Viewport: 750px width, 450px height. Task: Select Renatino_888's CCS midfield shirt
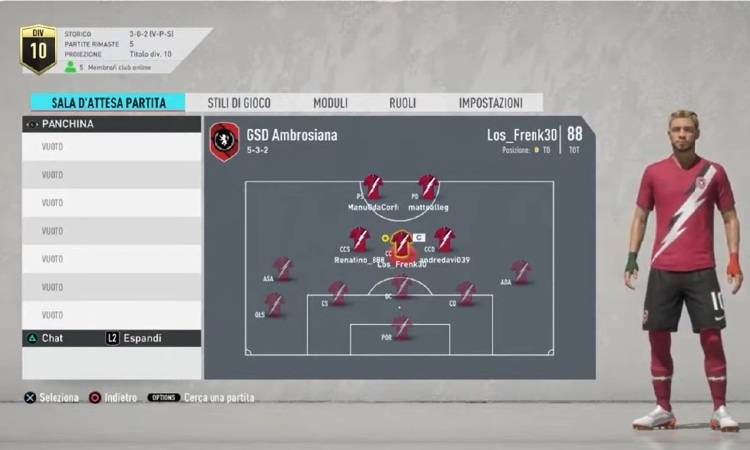[359, 239]
